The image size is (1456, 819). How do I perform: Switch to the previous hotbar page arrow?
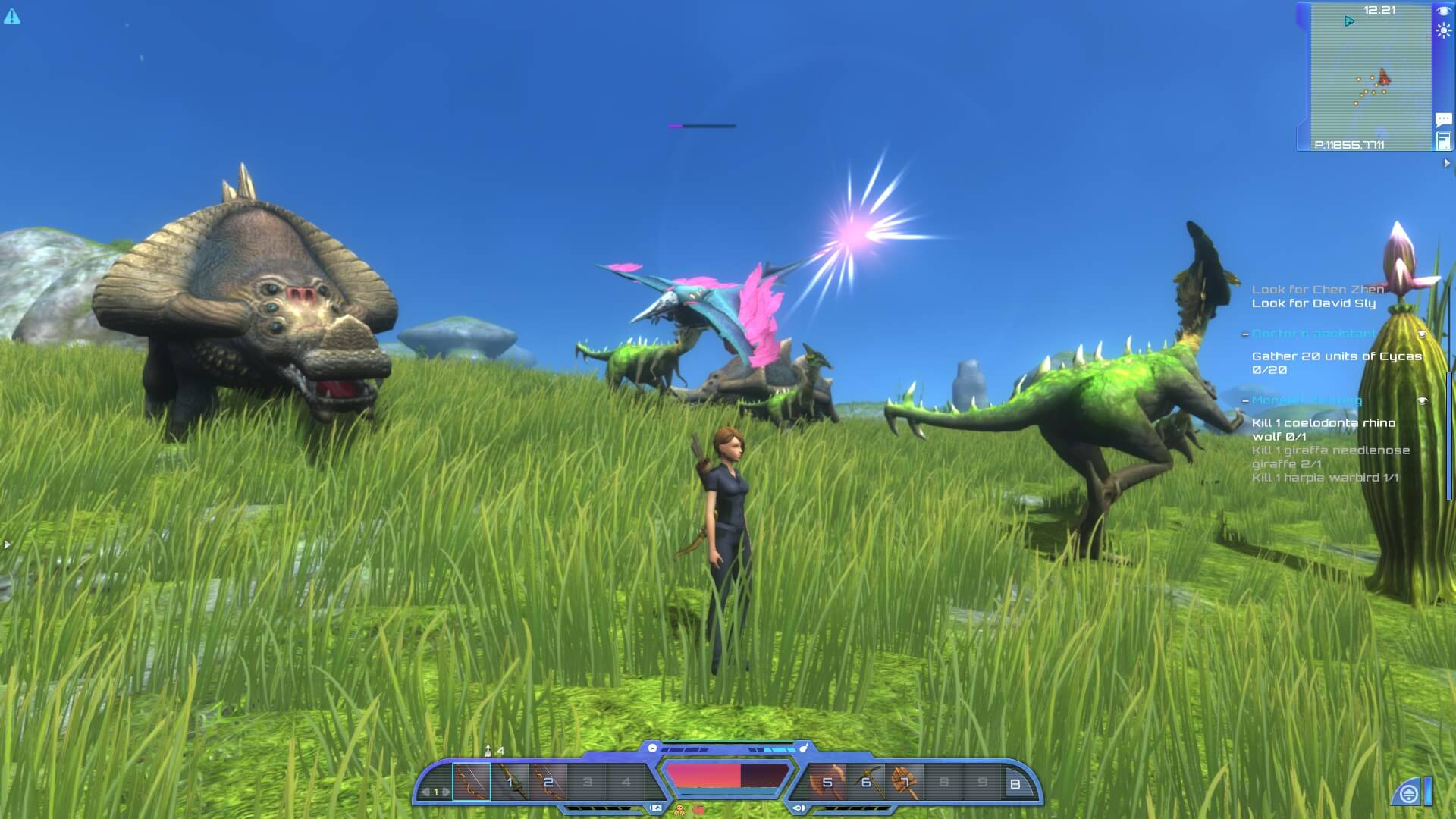click(425, 792)
